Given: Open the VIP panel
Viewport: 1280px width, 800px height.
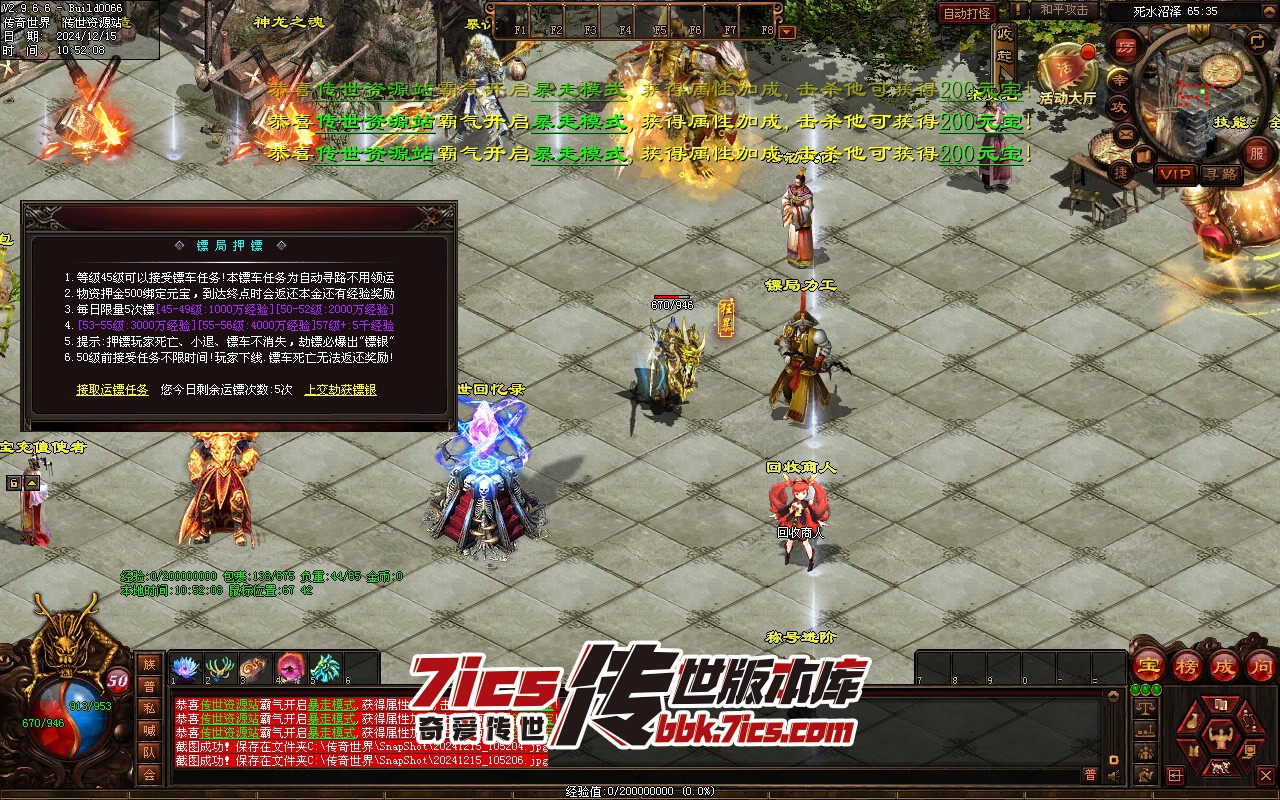Looking at the screenshot, I should point(1175,174).
